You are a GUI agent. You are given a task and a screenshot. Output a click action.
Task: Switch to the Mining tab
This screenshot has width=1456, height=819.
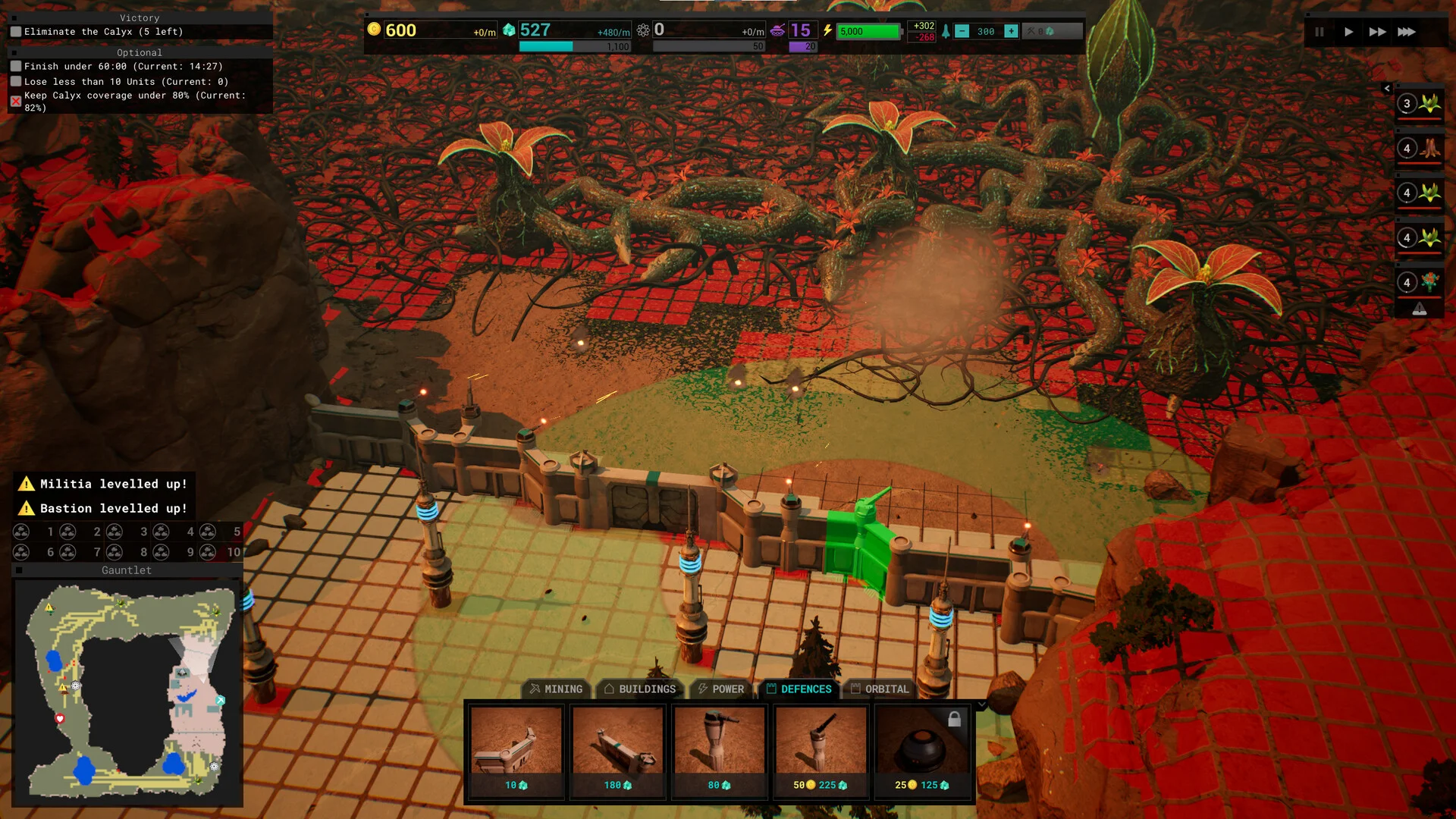(x=556, y=689)
